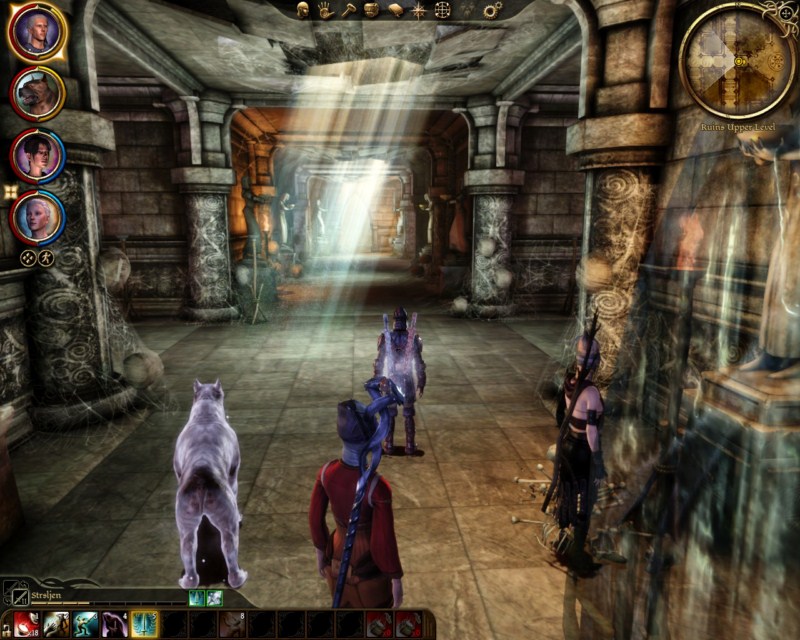
Task: Click the second quickbar ability with shield figure
Action: (x=56, y=625)
